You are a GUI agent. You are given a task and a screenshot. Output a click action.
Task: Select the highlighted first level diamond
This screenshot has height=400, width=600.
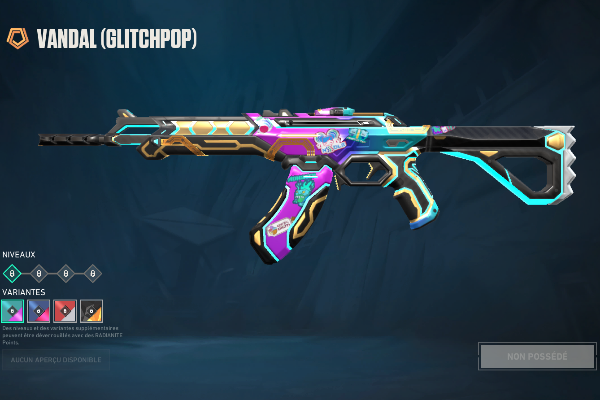pyautogui.click(x=13, y=272)
